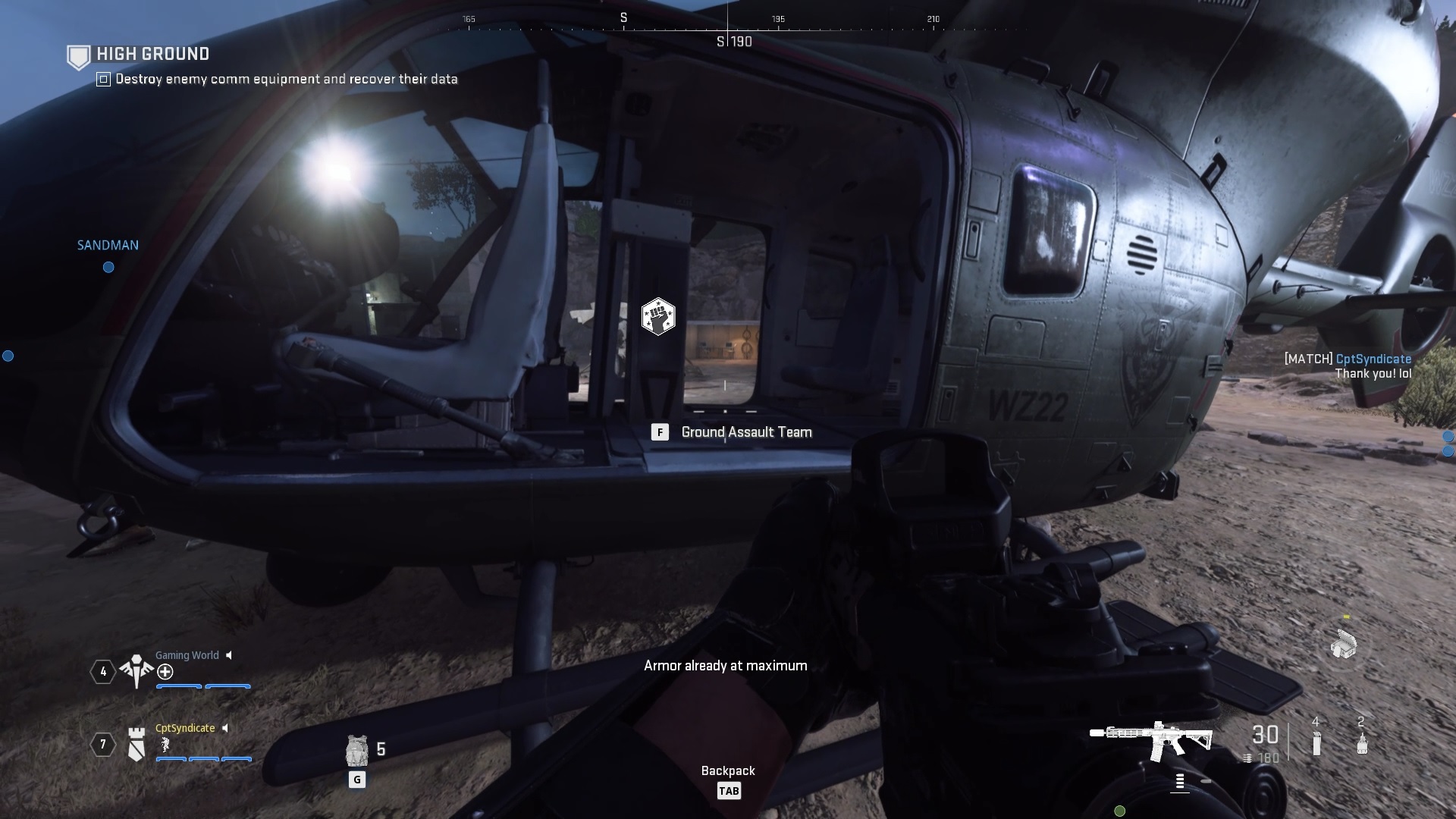Click Sandman's faction marker dot
The height and width of the screenshot is (819, 1456).
[x=108, y=267]
